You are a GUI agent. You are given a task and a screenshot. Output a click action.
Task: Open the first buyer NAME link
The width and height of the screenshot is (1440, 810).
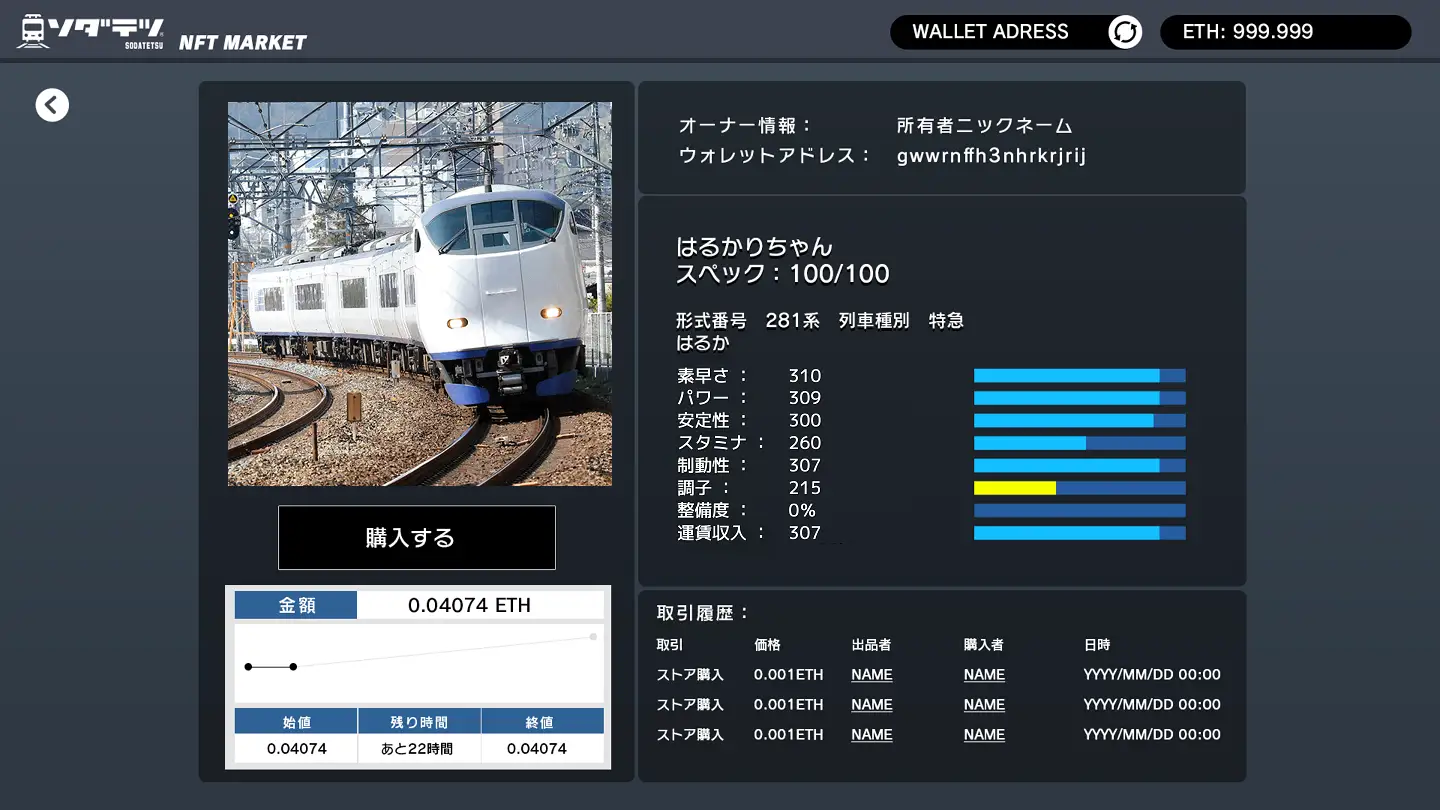pos(983,674)
